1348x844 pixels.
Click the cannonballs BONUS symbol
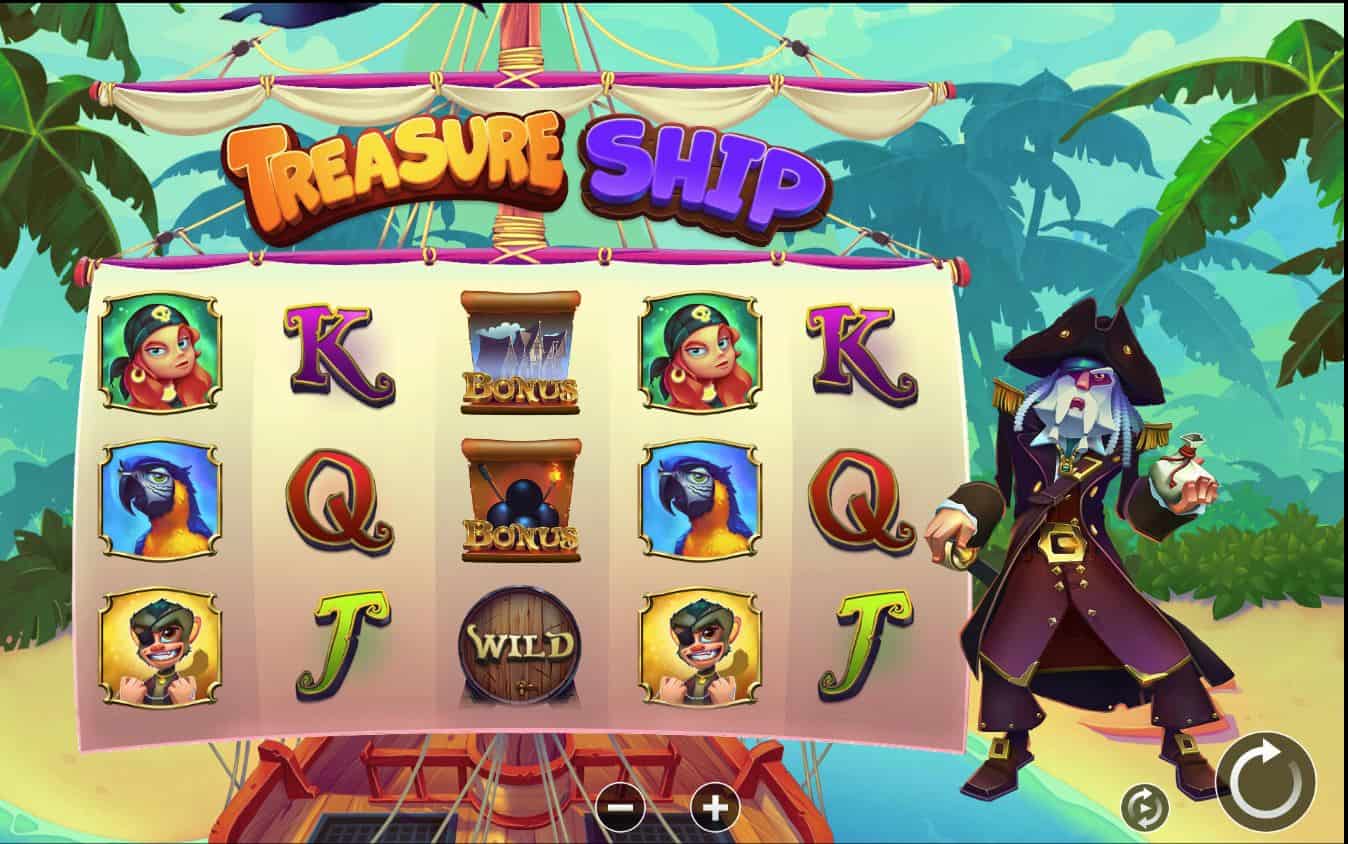(516, 501)
